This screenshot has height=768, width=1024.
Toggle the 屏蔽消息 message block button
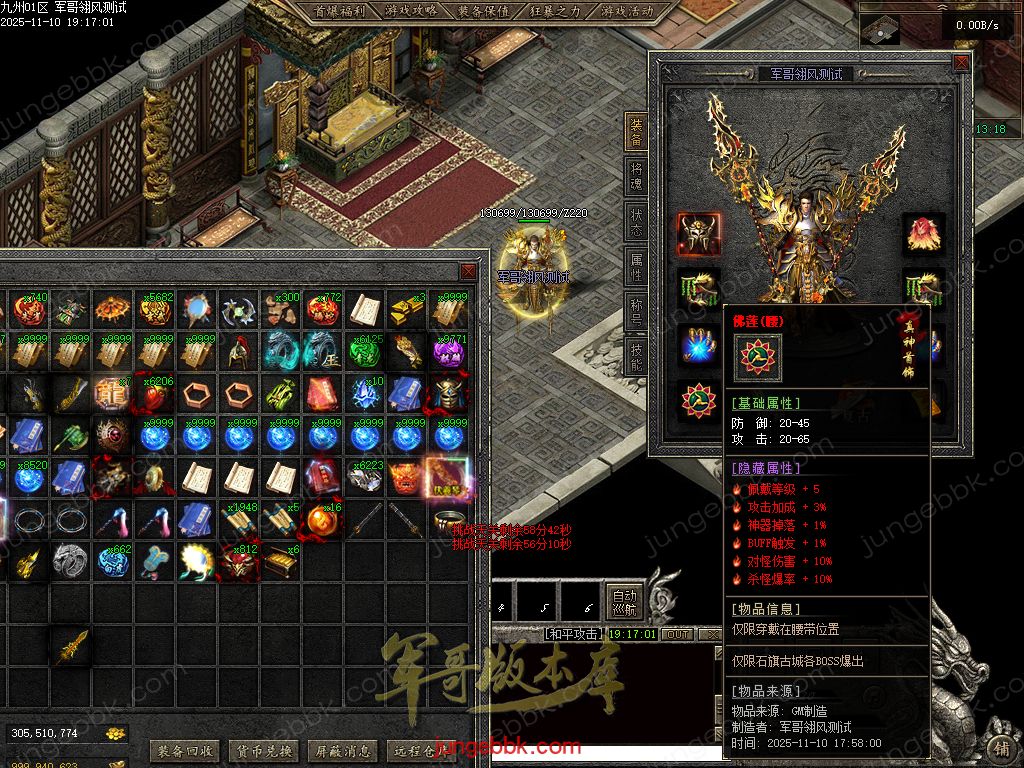click(342, 751)
